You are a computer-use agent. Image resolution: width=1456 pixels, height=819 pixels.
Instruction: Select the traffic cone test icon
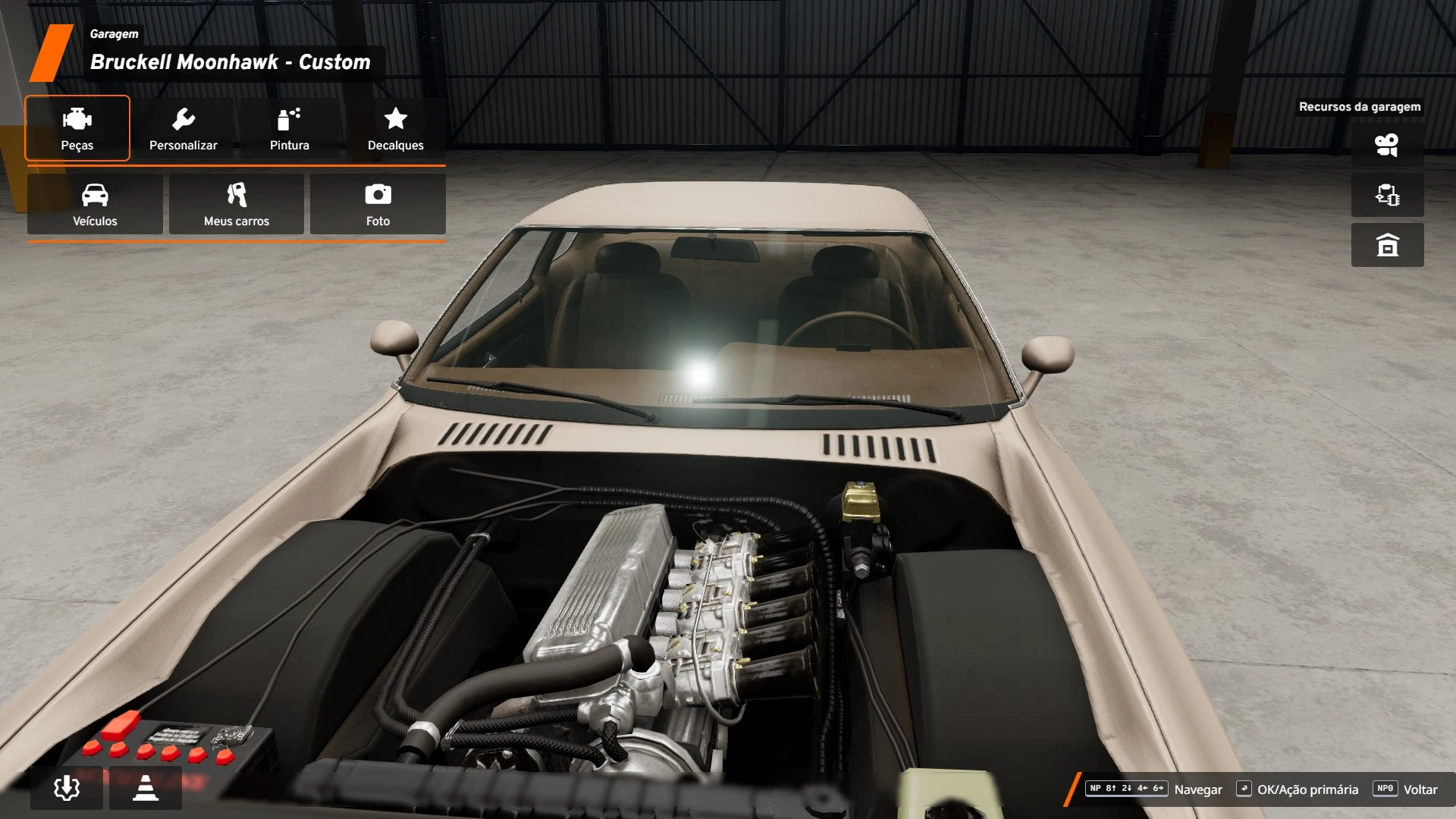pyautogui.click(x=145, y=788)
